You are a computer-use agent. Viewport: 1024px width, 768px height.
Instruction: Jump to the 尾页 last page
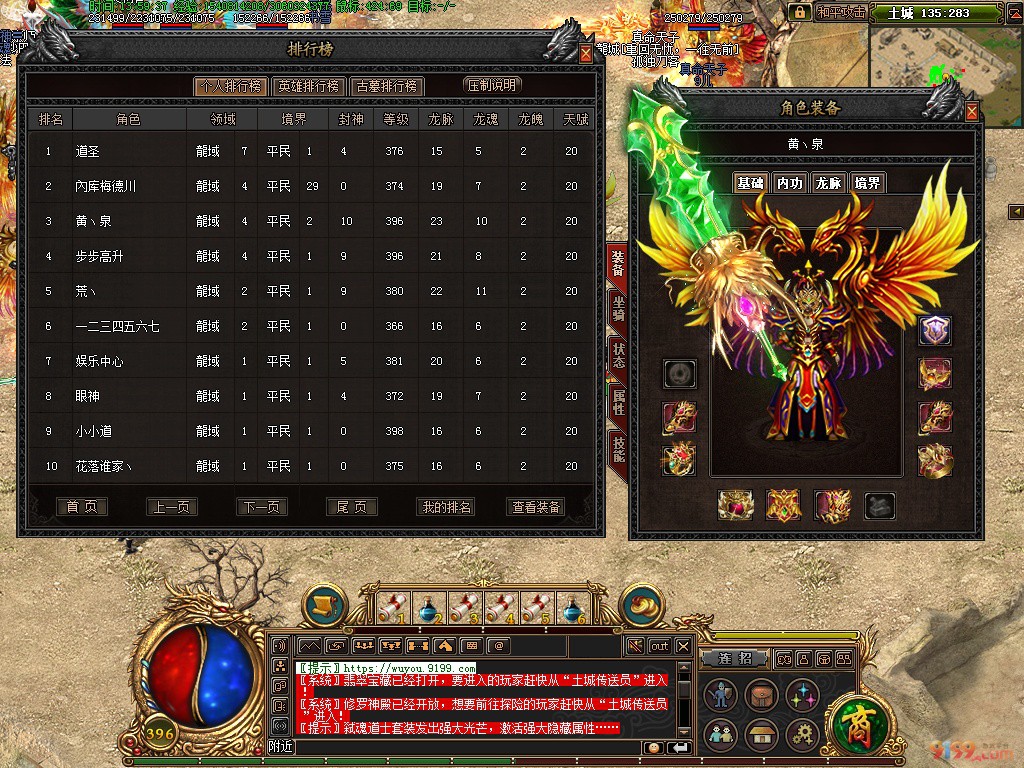[x=351, y=507]
